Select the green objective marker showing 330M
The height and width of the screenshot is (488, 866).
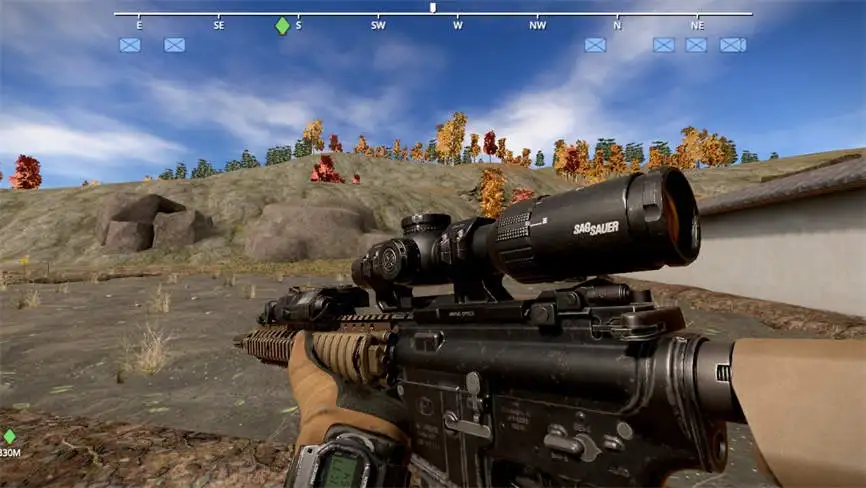pos(10,437)
